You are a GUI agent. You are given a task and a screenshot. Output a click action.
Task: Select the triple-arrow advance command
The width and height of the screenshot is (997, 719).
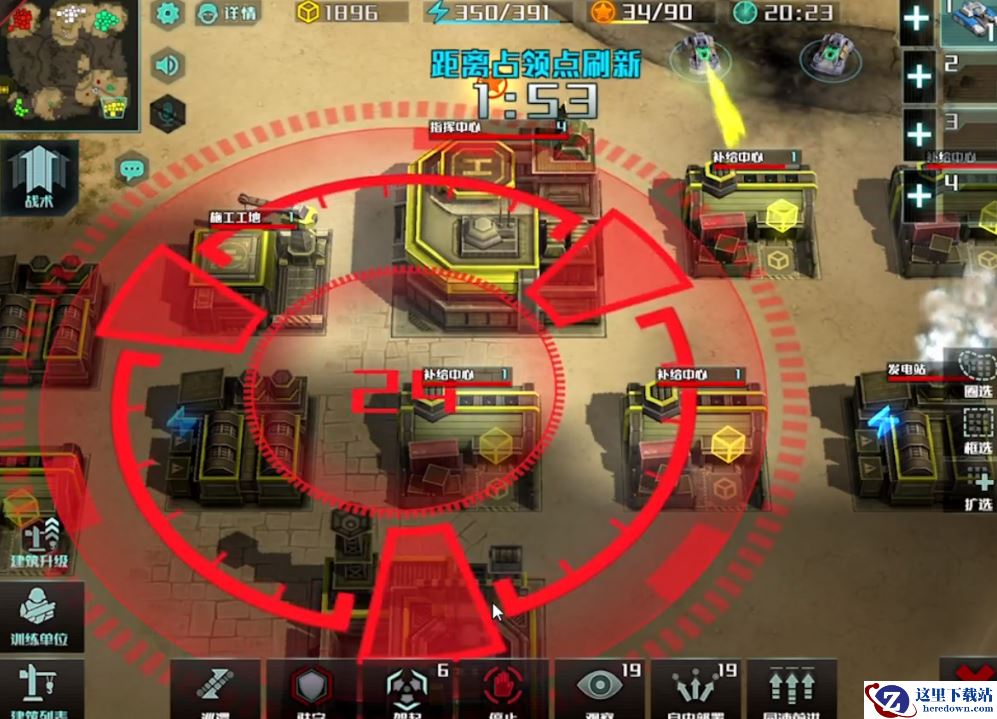[x=792, y=688]
